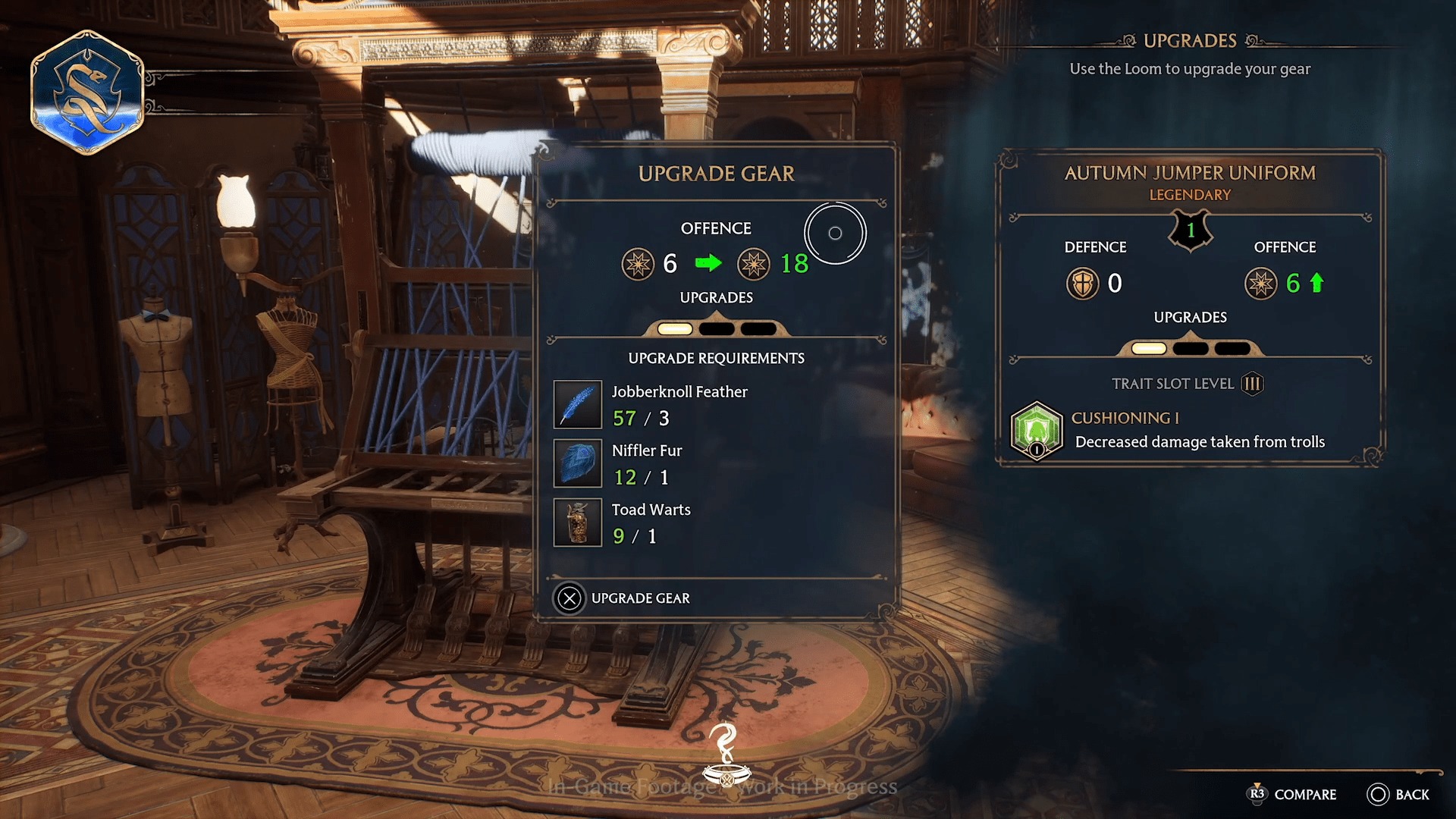This screenshot has width=1456, height=819.
Task: Click the Cushioning I trait emblem
Action: pyautogui.click(x=1036, y=431)
